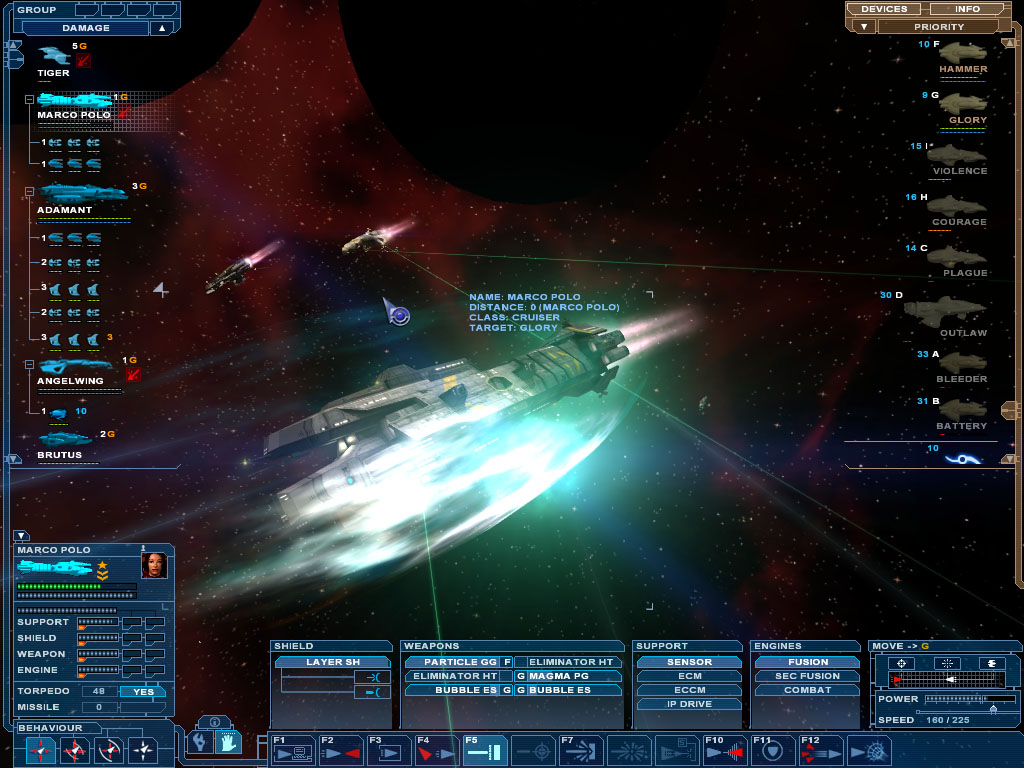1024x768 pixels.
Task: Click the F5 command button
Action: (487, 751)
